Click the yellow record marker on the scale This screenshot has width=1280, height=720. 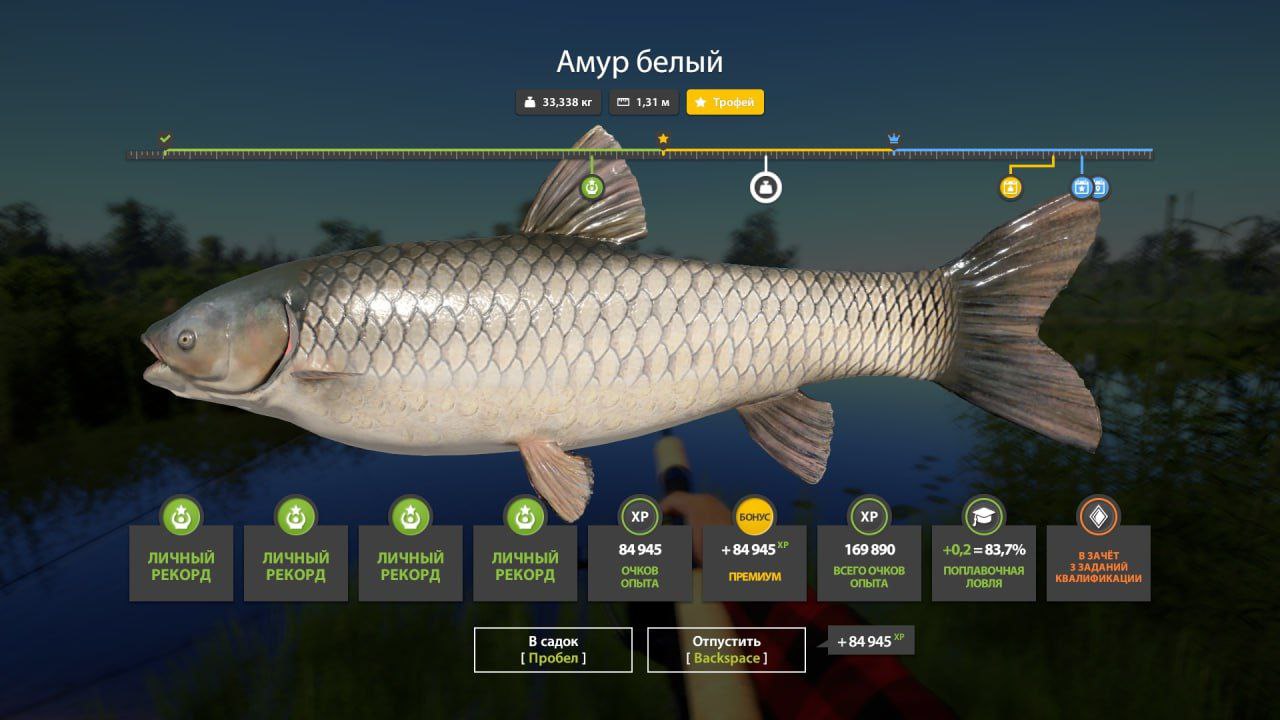pos(1011,187)
